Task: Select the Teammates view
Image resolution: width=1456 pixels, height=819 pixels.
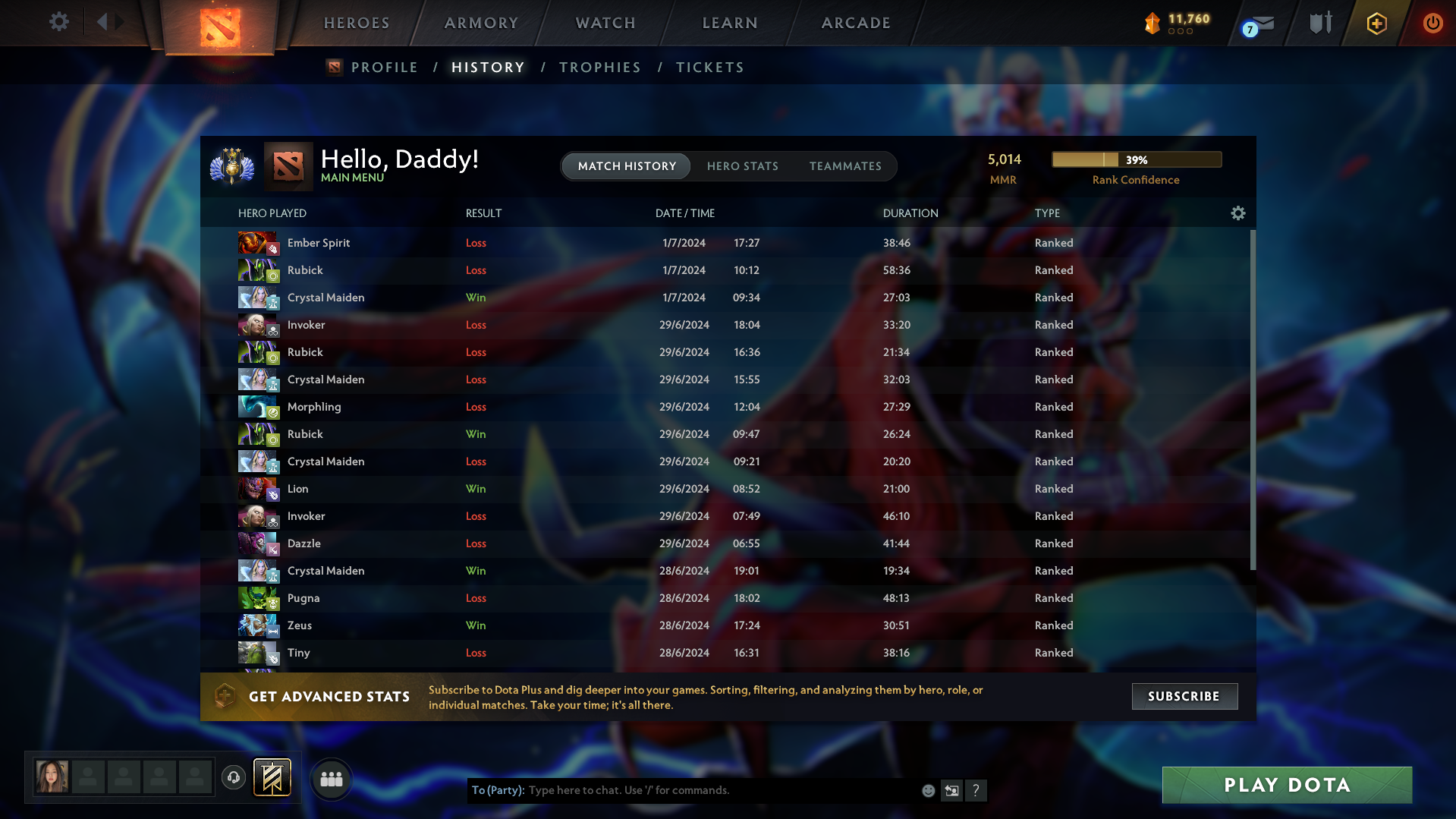Action: [x=845, y=166]
